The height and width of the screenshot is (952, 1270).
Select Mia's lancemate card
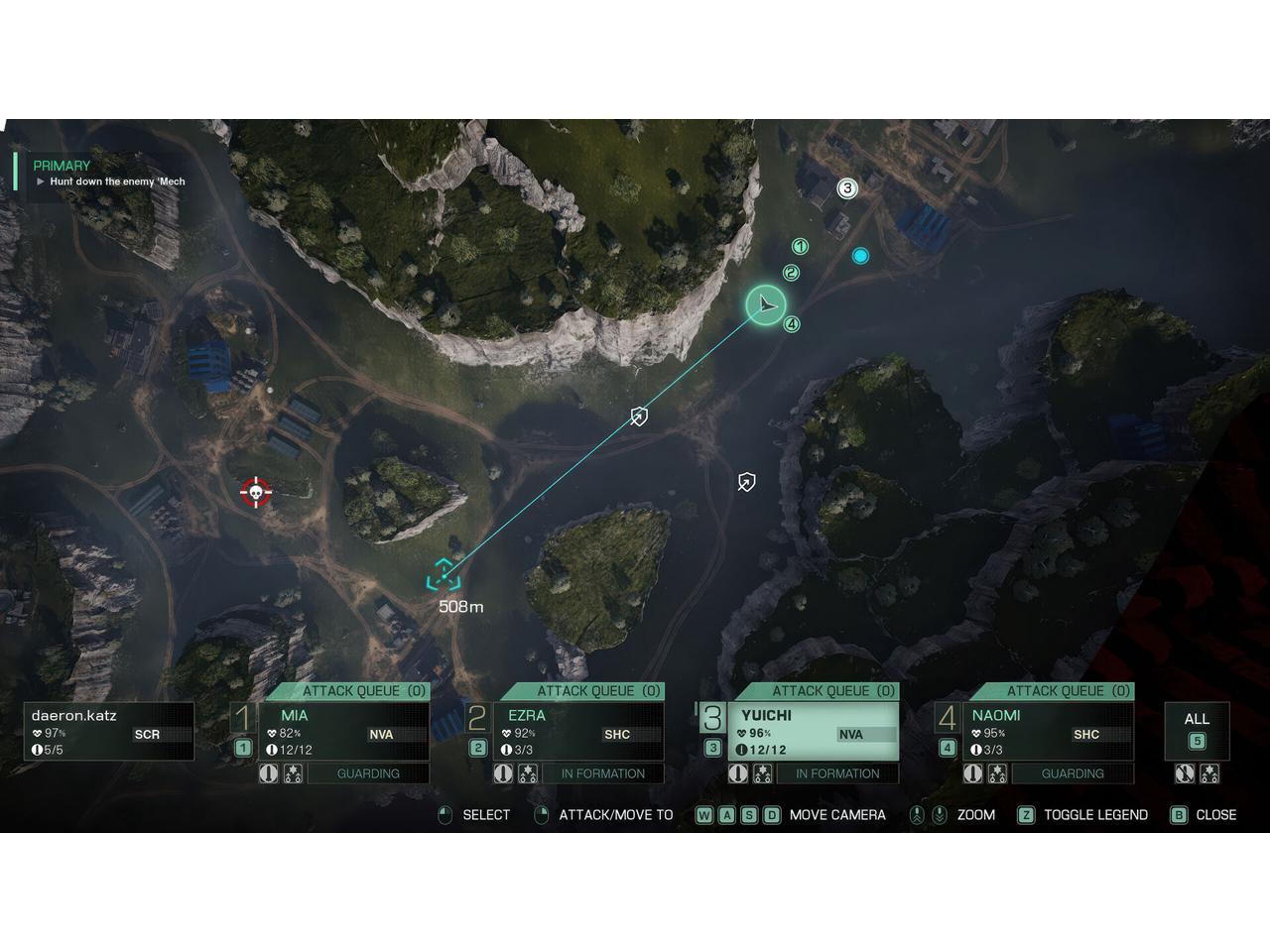344,732
